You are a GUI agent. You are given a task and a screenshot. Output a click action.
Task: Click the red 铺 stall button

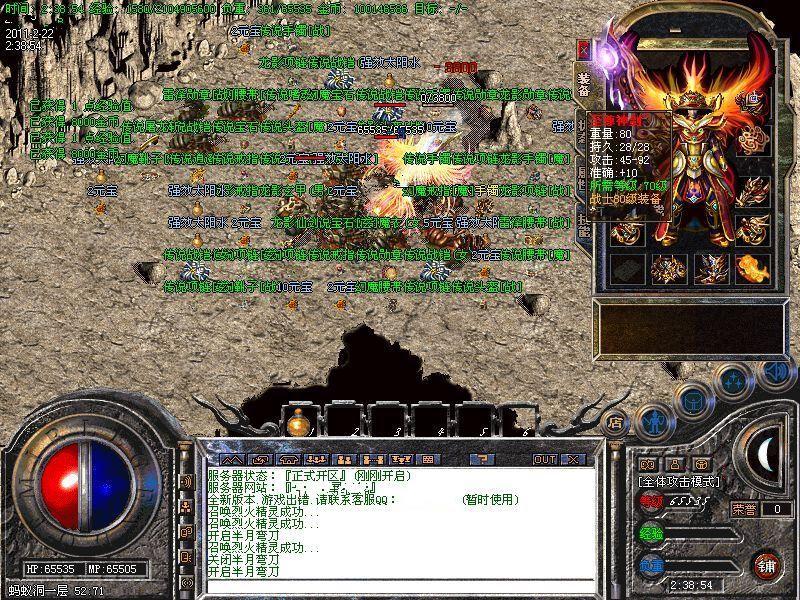(767, 564)
